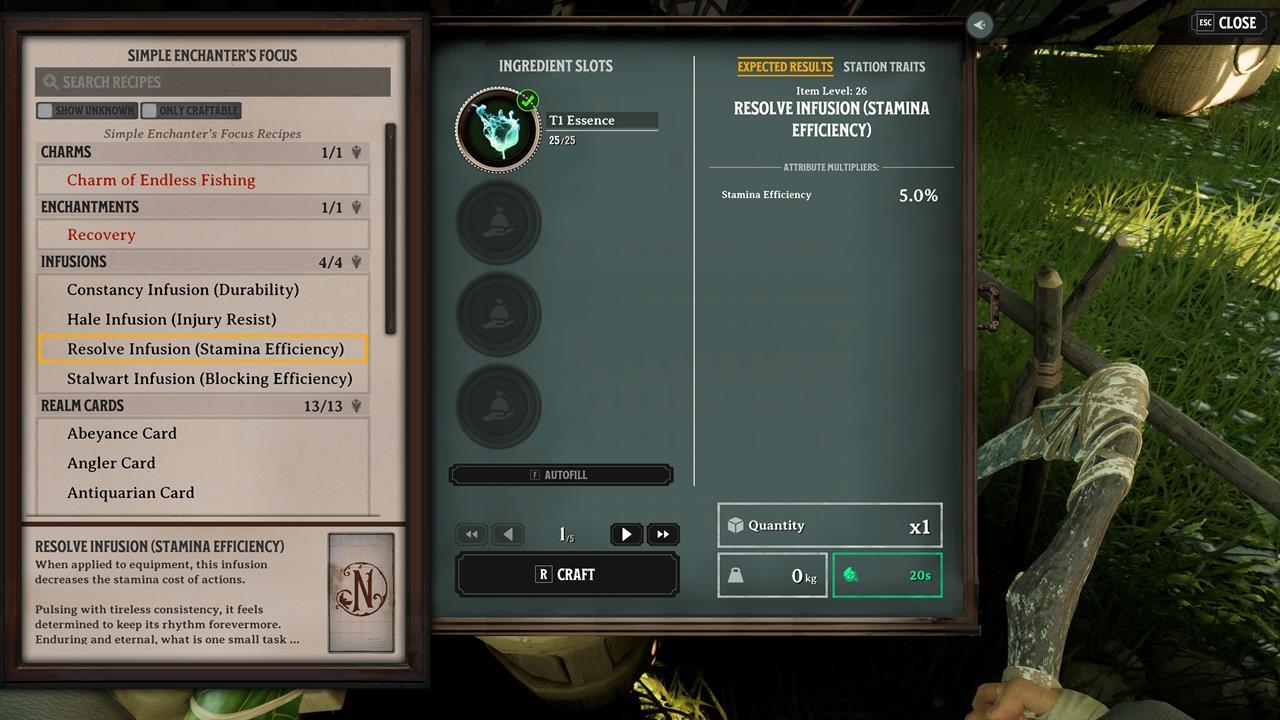Screen dimensions: 1280x720
Task: Choose Hale Infusion (Injury Resist) recipe
Action: 172,320
